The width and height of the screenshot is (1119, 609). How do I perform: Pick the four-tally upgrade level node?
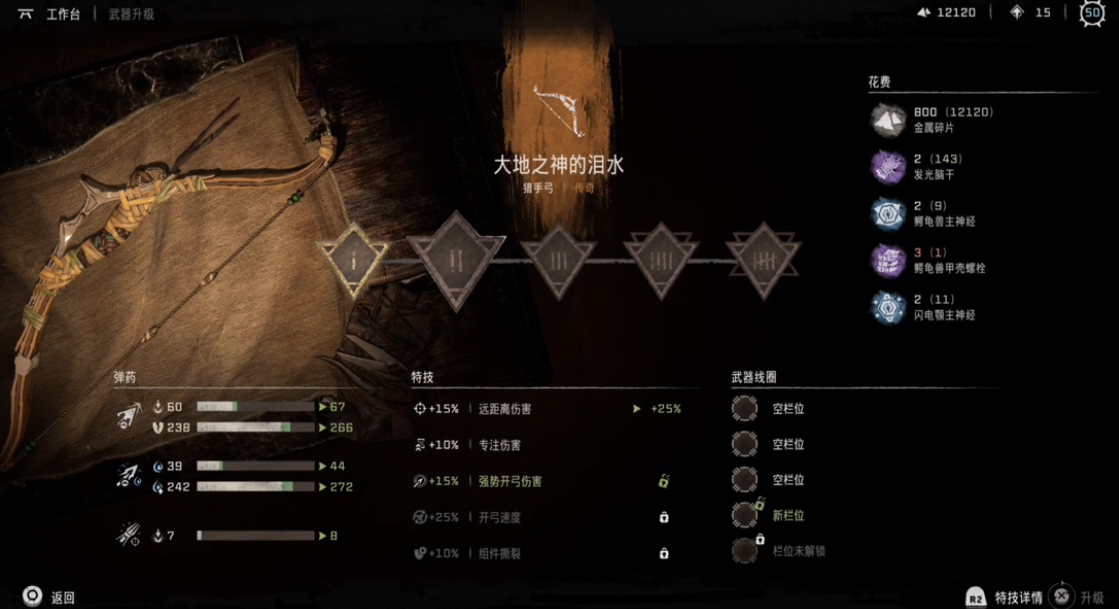click(661, 260)
